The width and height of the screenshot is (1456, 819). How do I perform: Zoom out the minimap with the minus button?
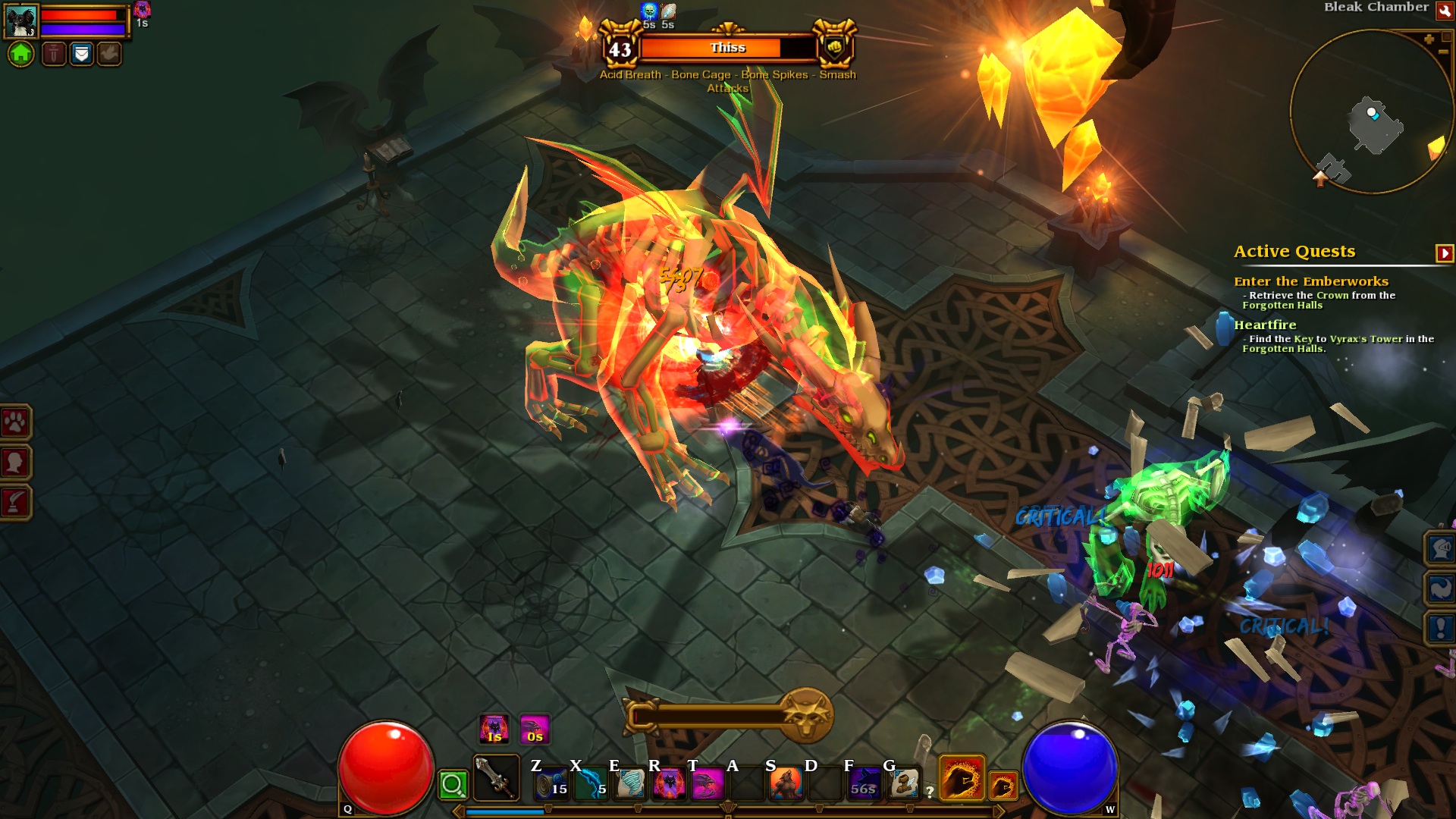[x=1443, y=52]
